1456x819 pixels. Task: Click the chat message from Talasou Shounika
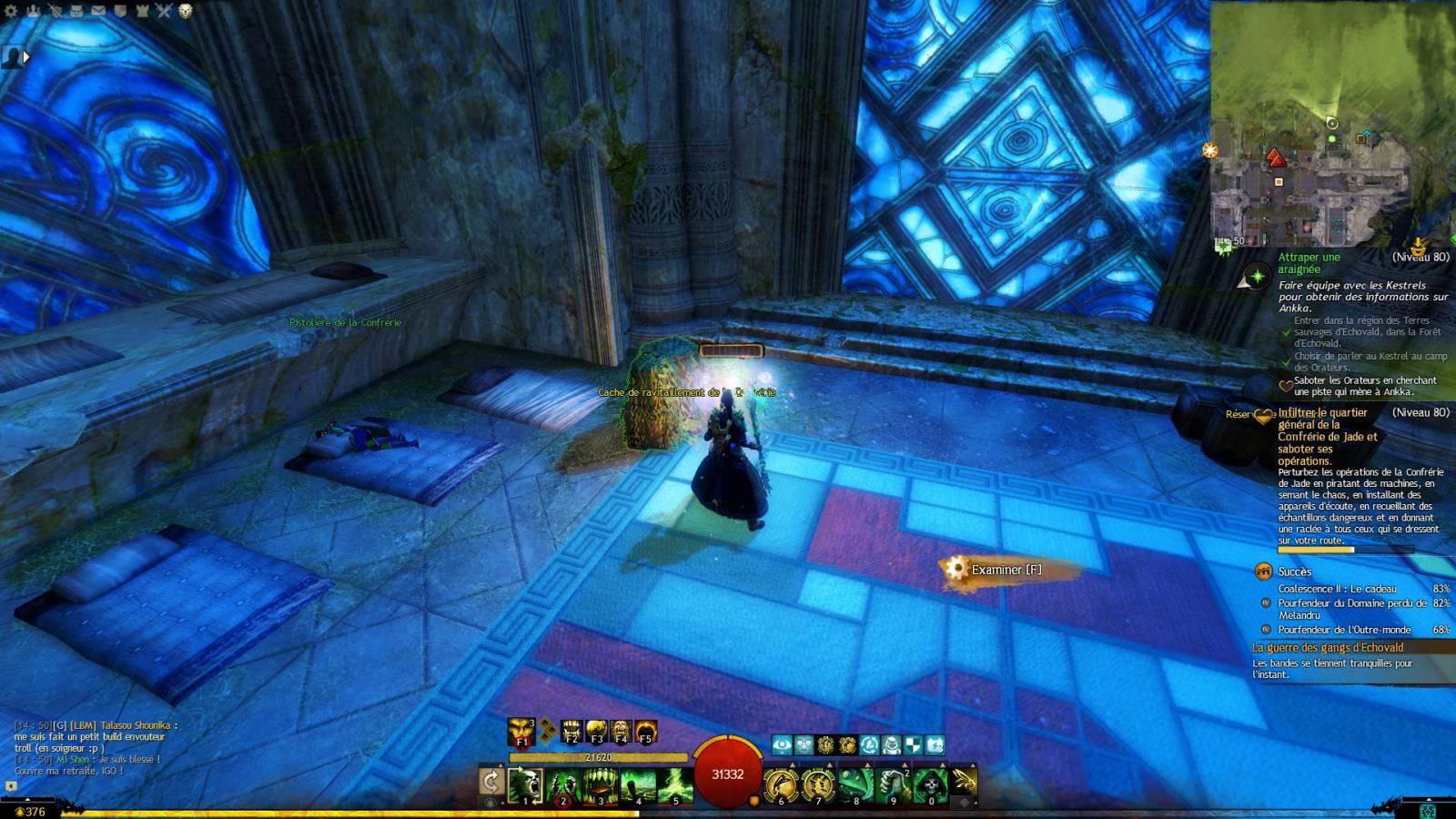(96, 736)
